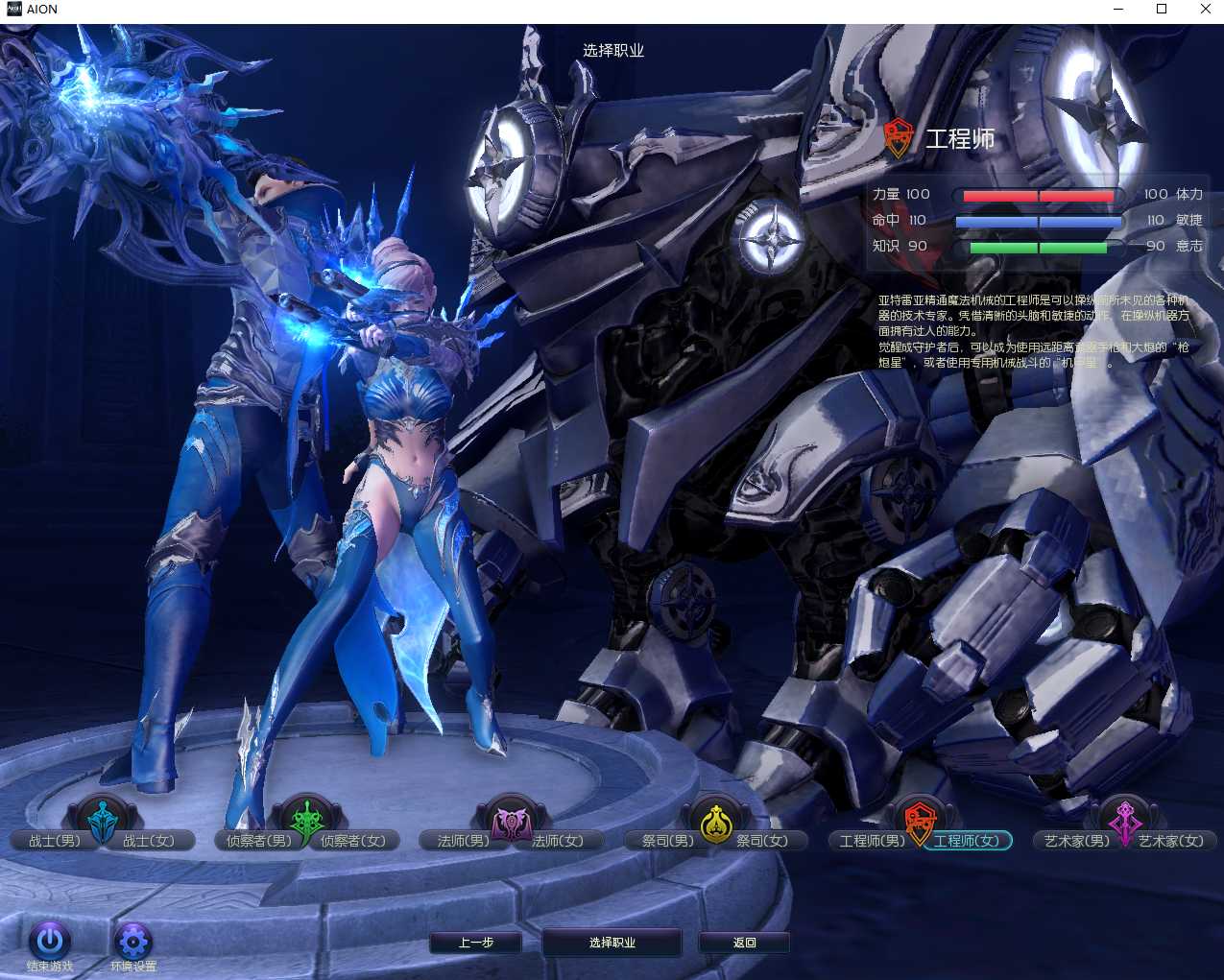Image resolution: width=1224 pixels, height=980 pixels.
Task: Pick the female Artist class 艺术家(女)
Action: (x=1171, y=841)
